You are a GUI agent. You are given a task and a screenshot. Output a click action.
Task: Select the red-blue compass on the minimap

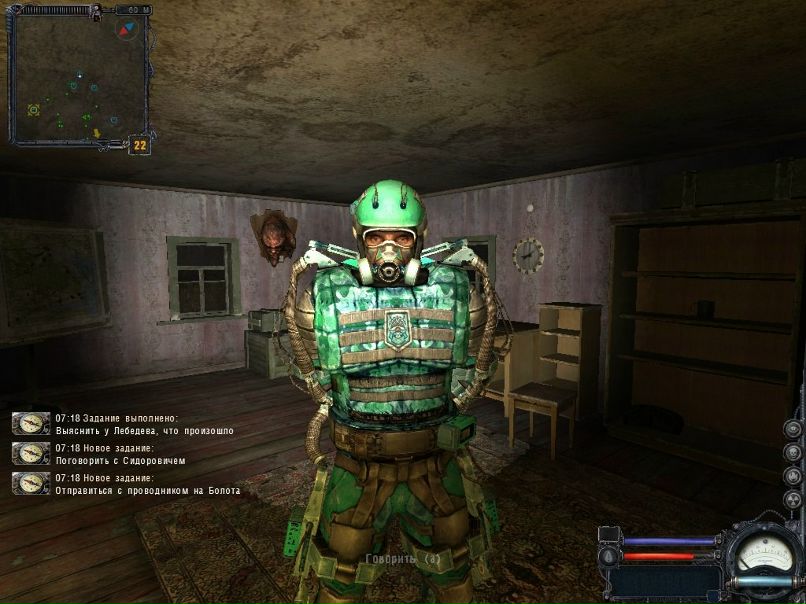pos(126,30)
